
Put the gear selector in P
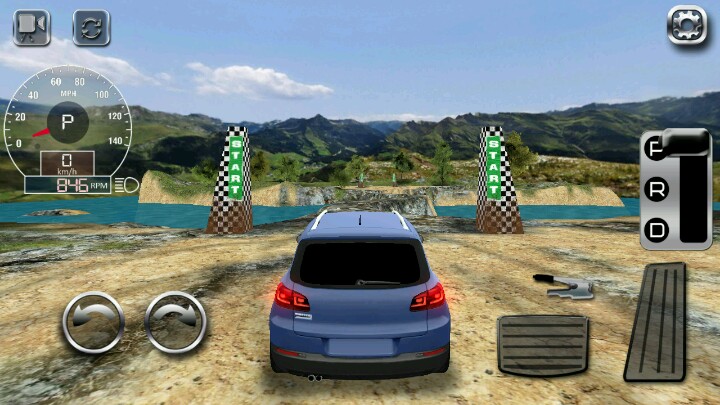coord(657,149)
